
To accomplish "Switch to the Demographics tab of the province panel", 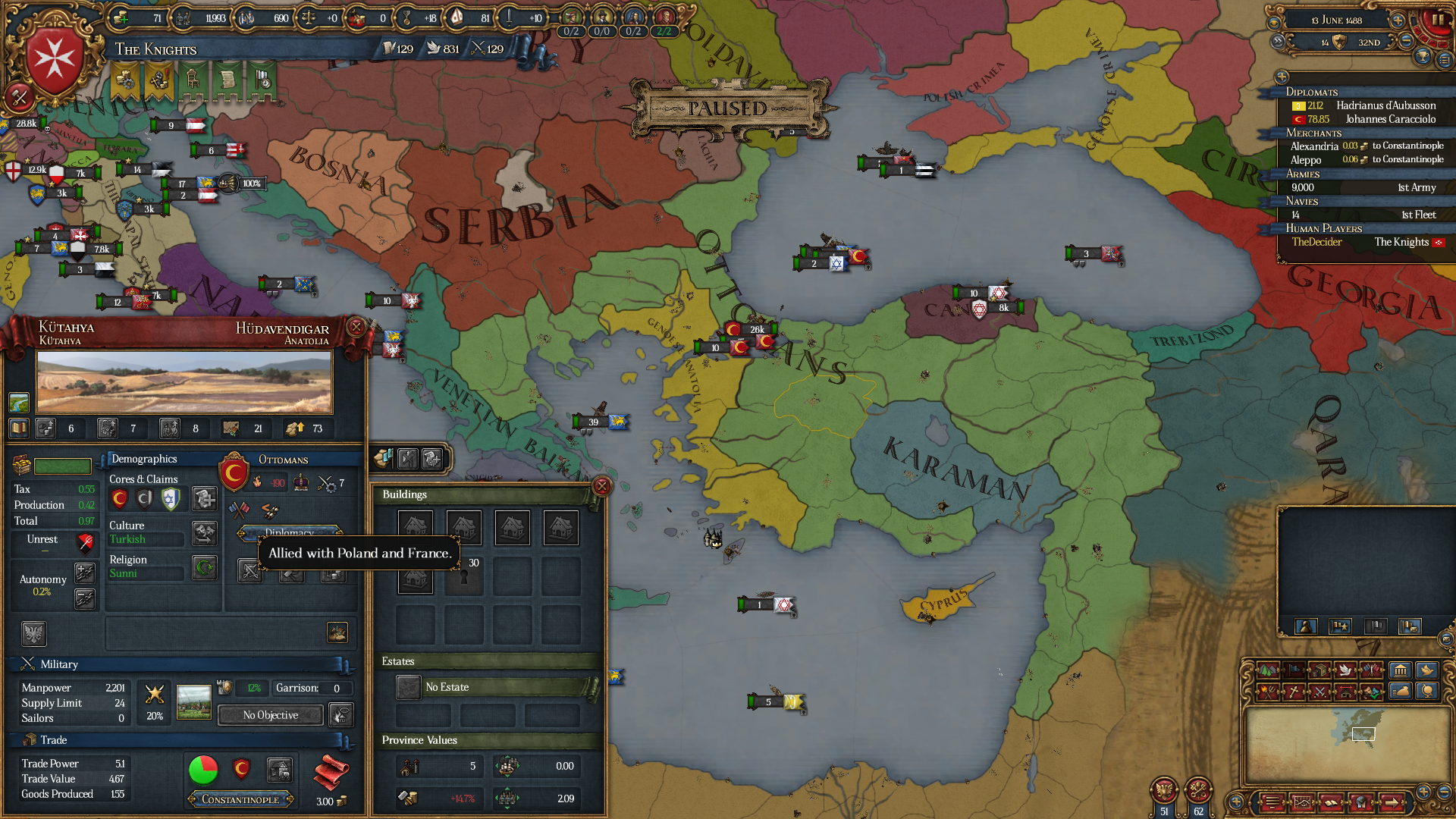I will point(143,459).
